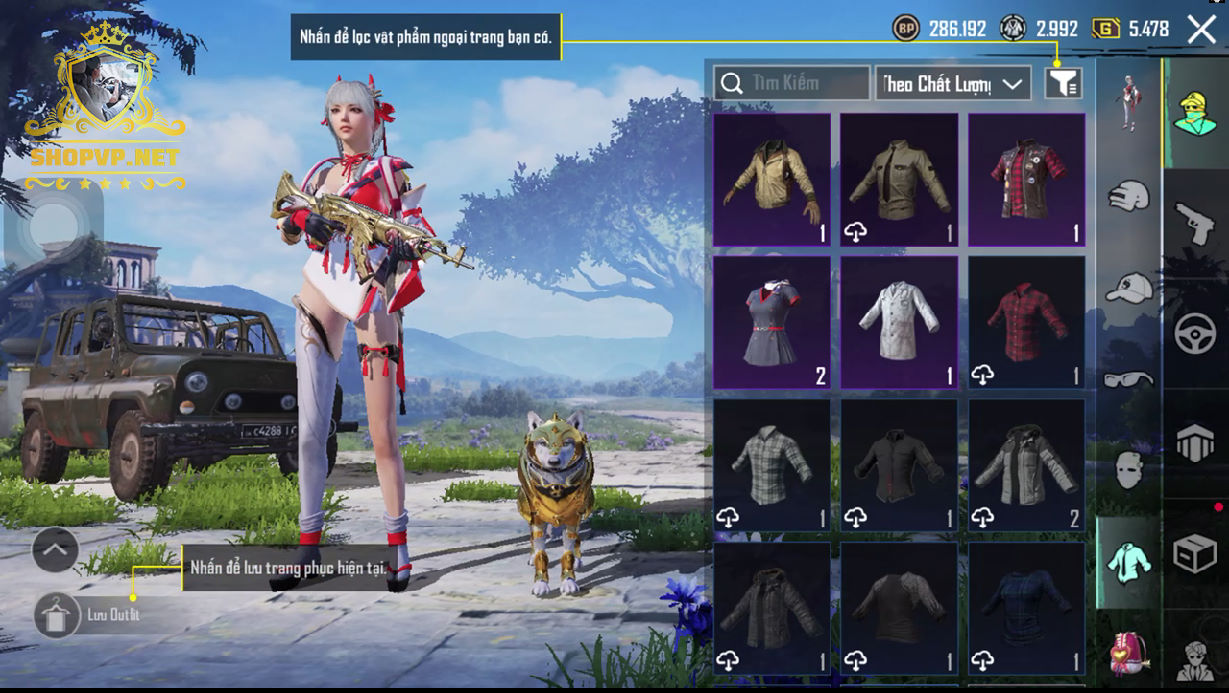Open the Theo Chất Lượng sort dropdown
Image resolution: width=1229 pixels, height=693 pixels.
coord(953,84)
